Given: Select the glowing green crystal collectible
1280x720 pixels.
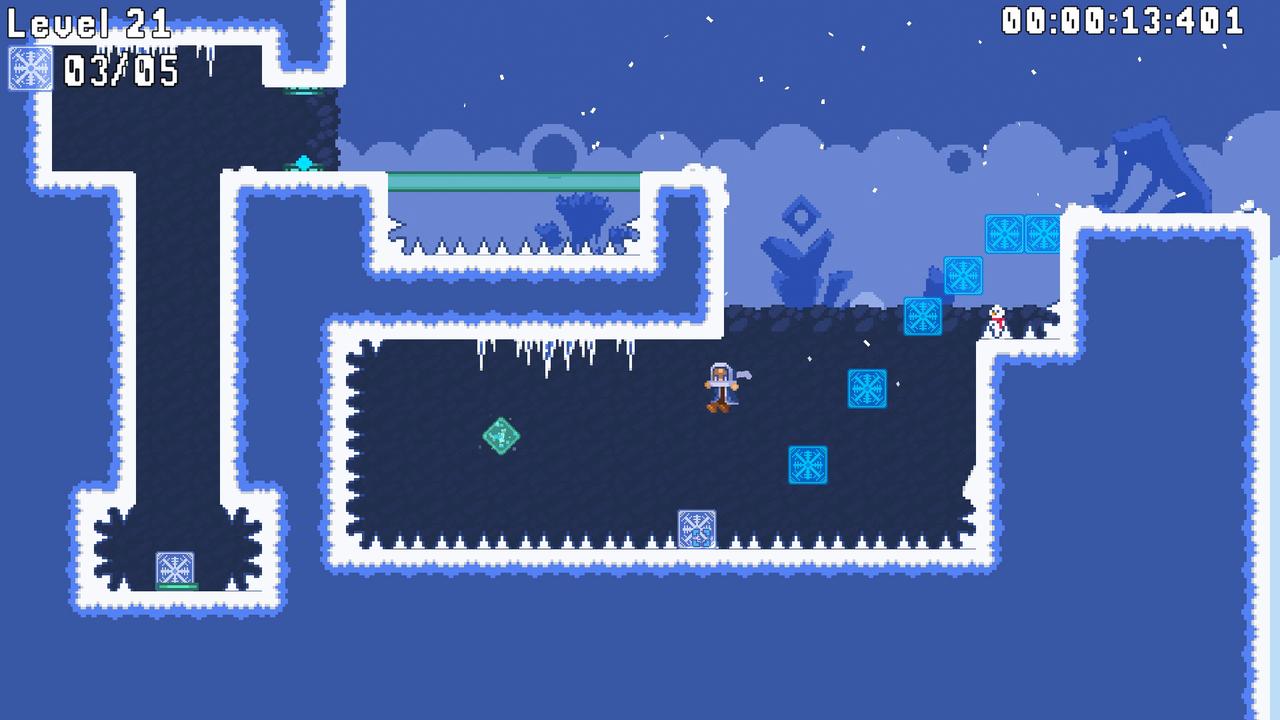Looking at the screenshot, I should [500, 437].
